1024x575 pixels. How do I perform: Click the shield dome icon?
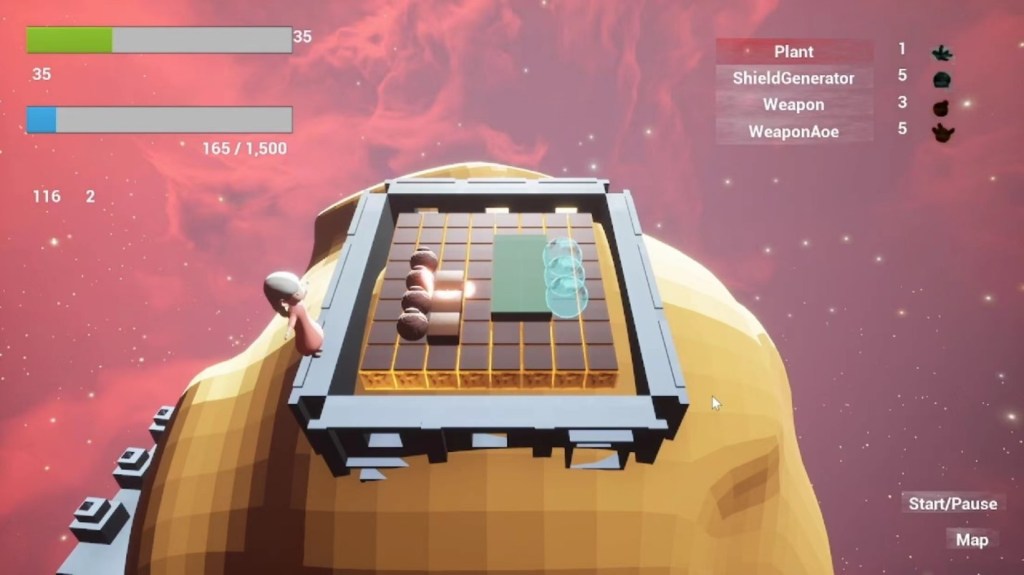click(x=941, y=79)
